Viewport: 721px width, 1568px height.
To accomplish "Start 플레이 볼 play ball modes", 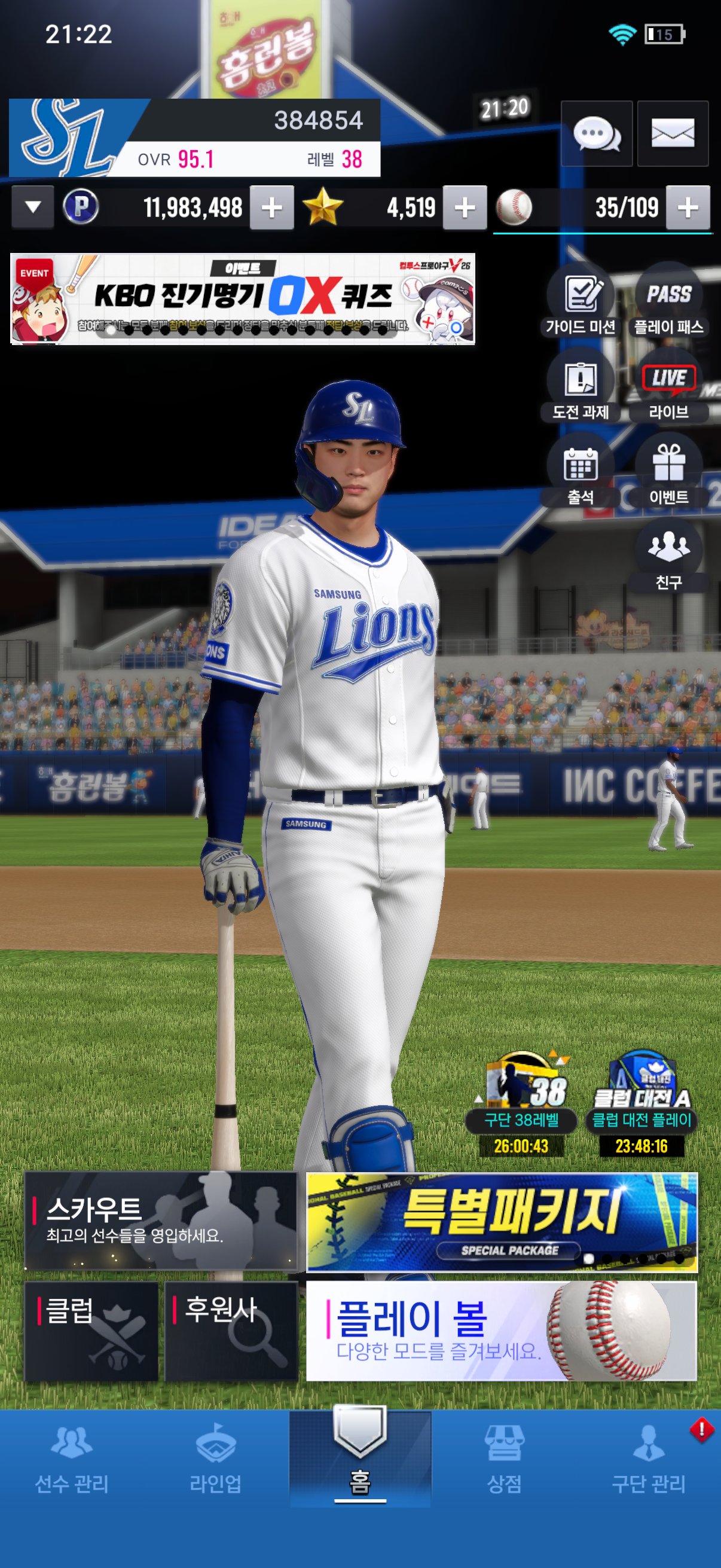I will (x=502, y=1331).
